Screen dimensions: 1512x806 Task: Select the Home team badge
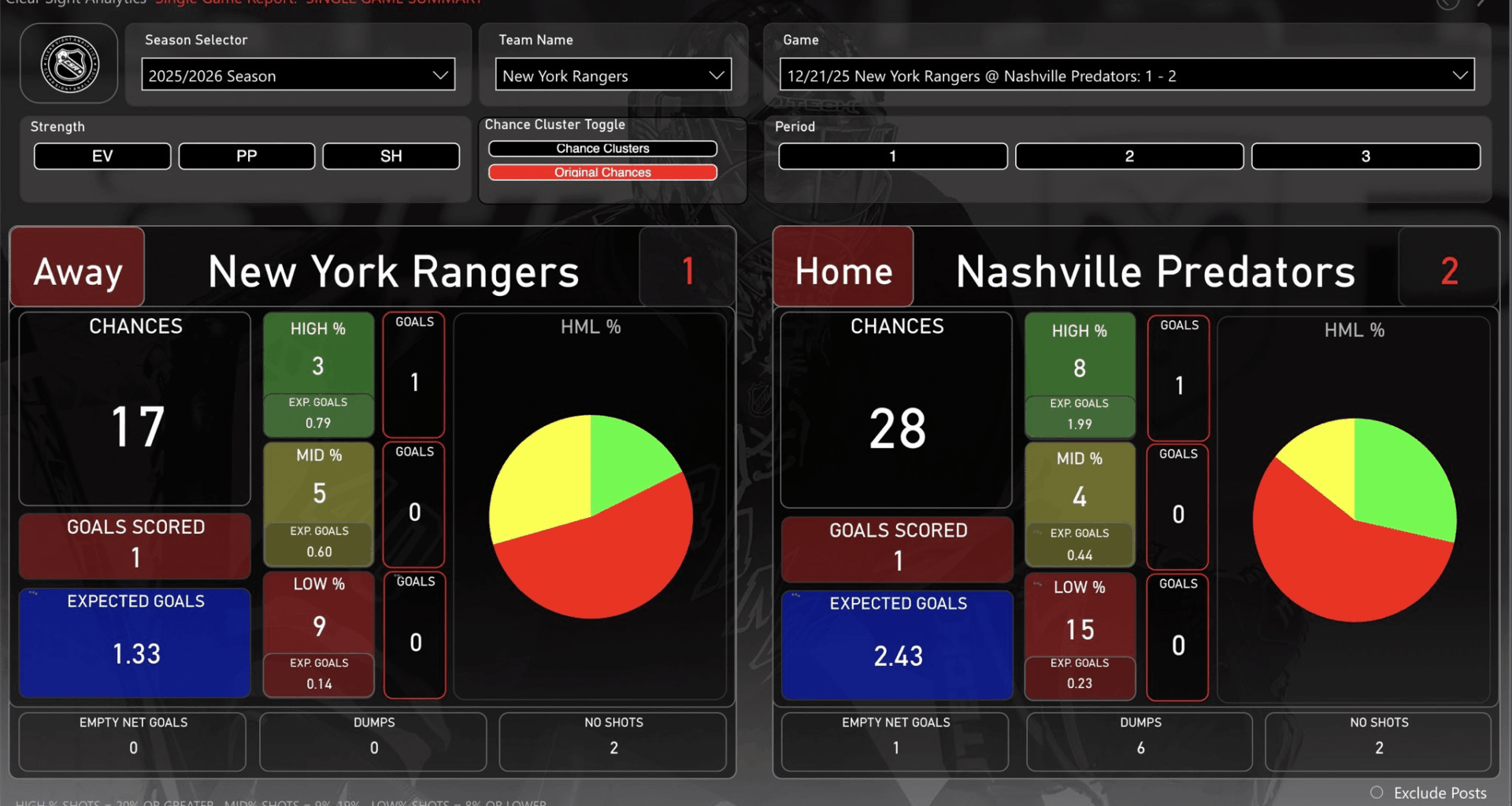pos(843,268)
